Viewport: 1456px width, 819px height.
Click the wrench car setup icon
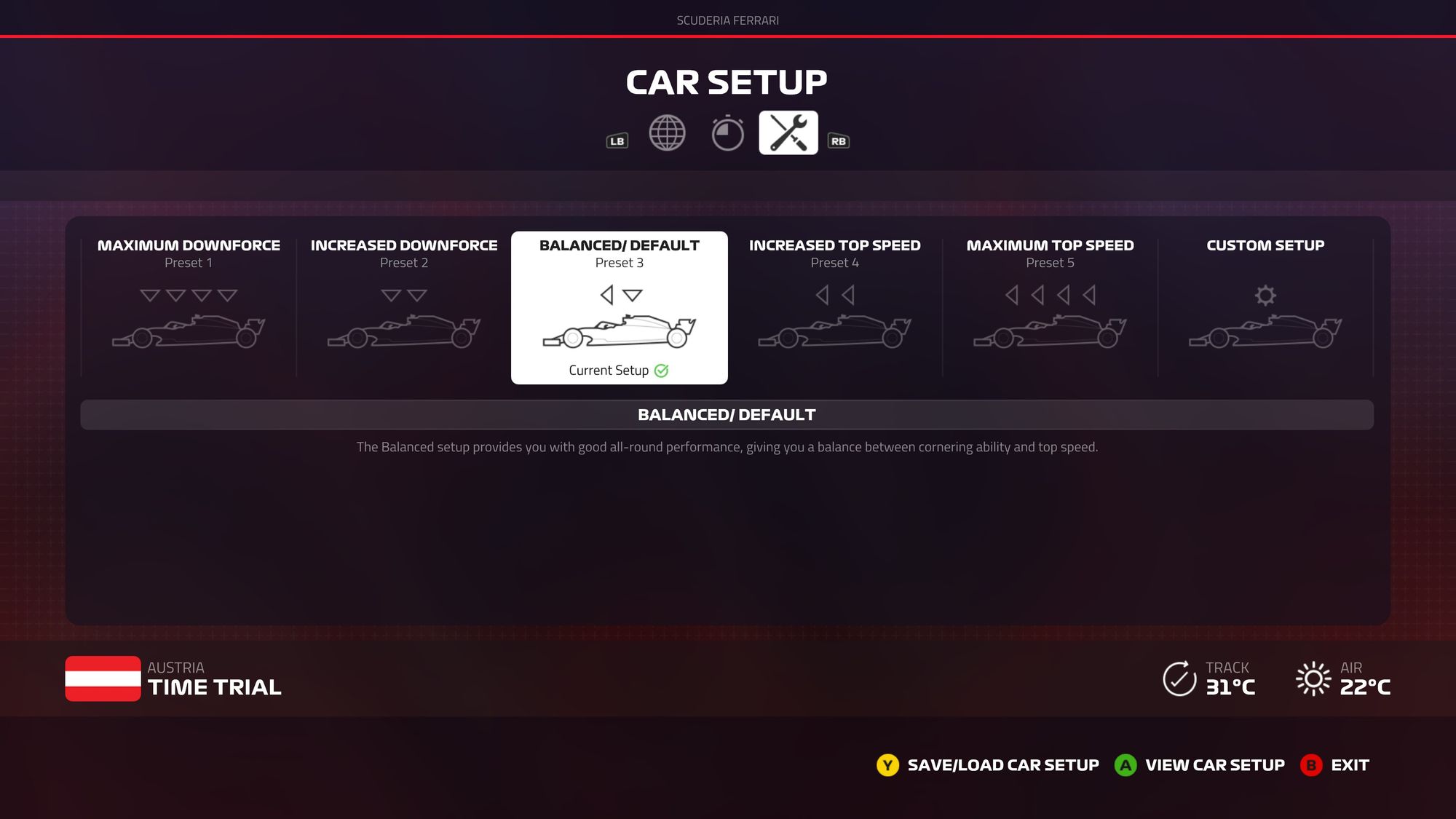[787, 133]
